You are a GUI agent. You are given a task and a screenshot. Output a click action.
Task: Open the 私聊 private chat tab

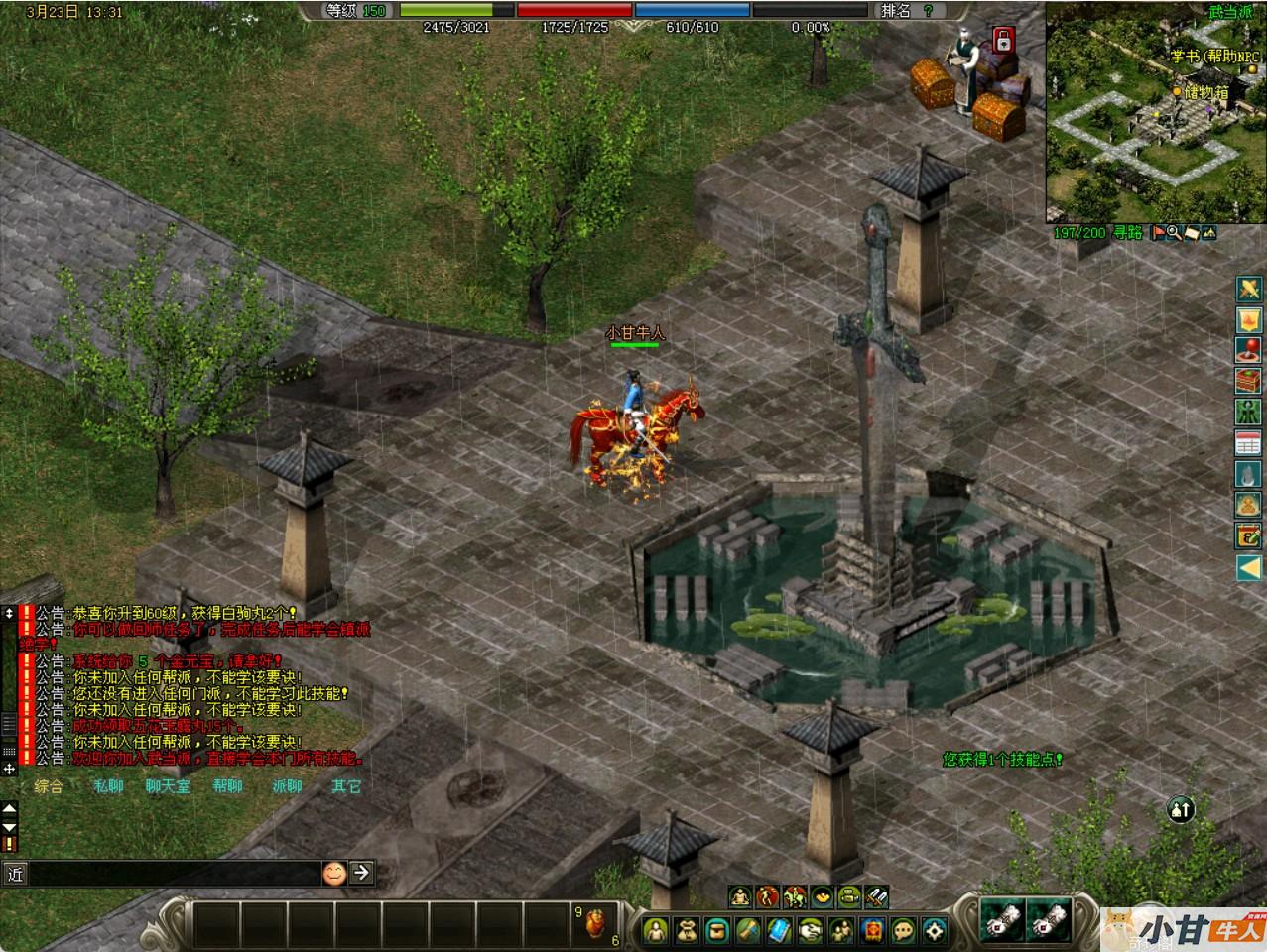pos(108,786)
